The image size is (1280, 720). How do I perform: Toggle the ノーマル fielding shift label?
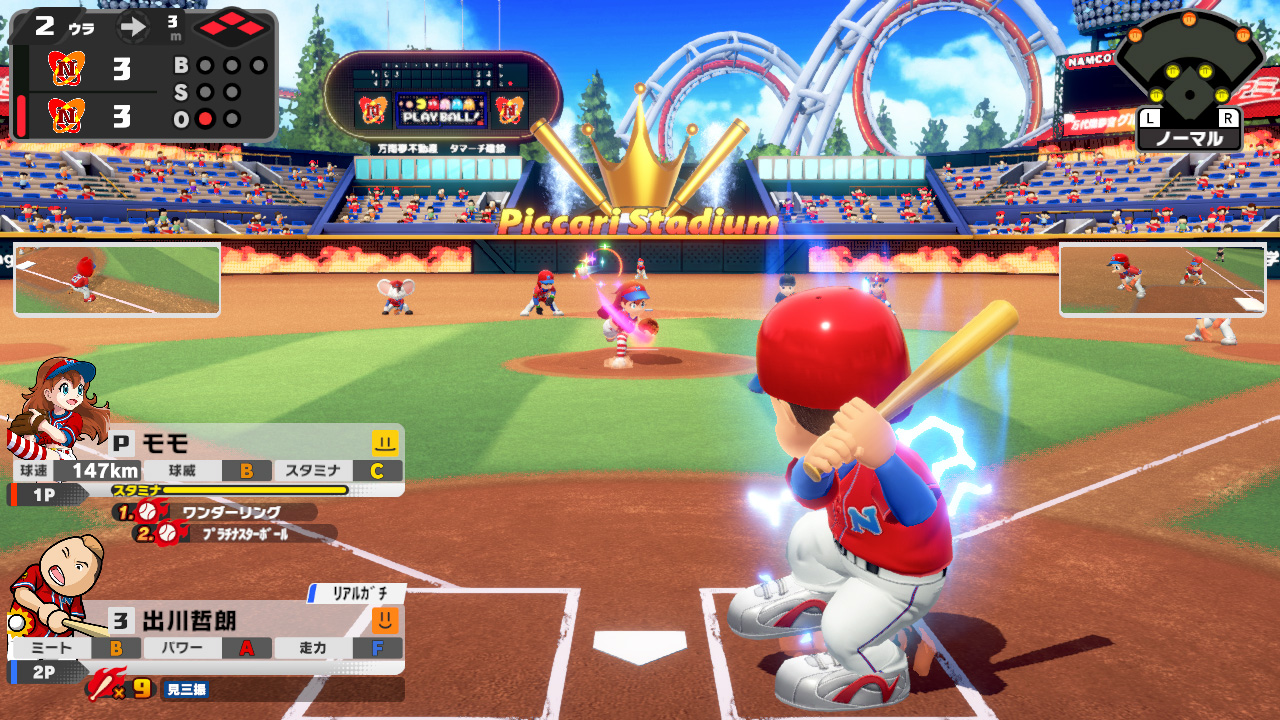[x=1189, y=139]
